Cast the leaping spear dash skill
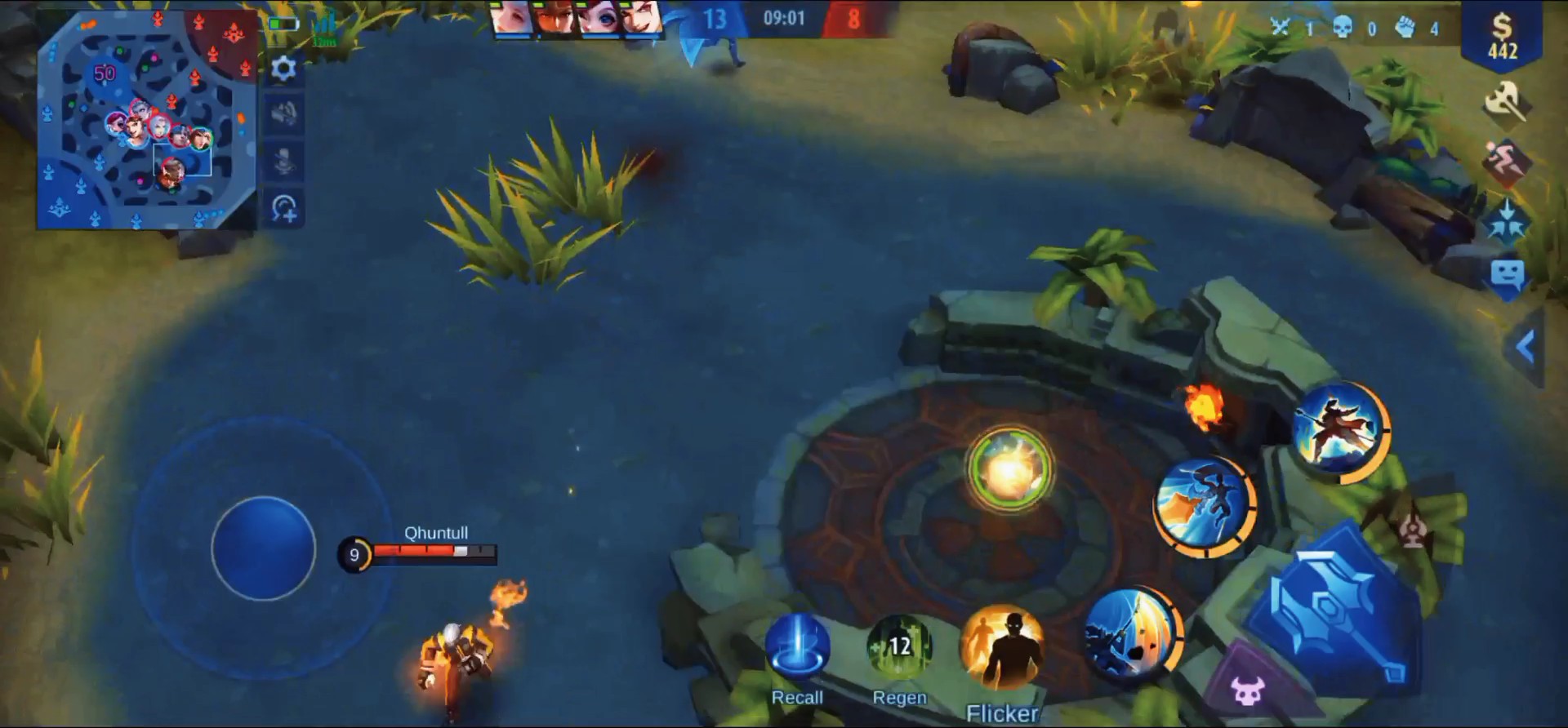The height and width of the screenshot is (728, 1568). (1204, 505)
